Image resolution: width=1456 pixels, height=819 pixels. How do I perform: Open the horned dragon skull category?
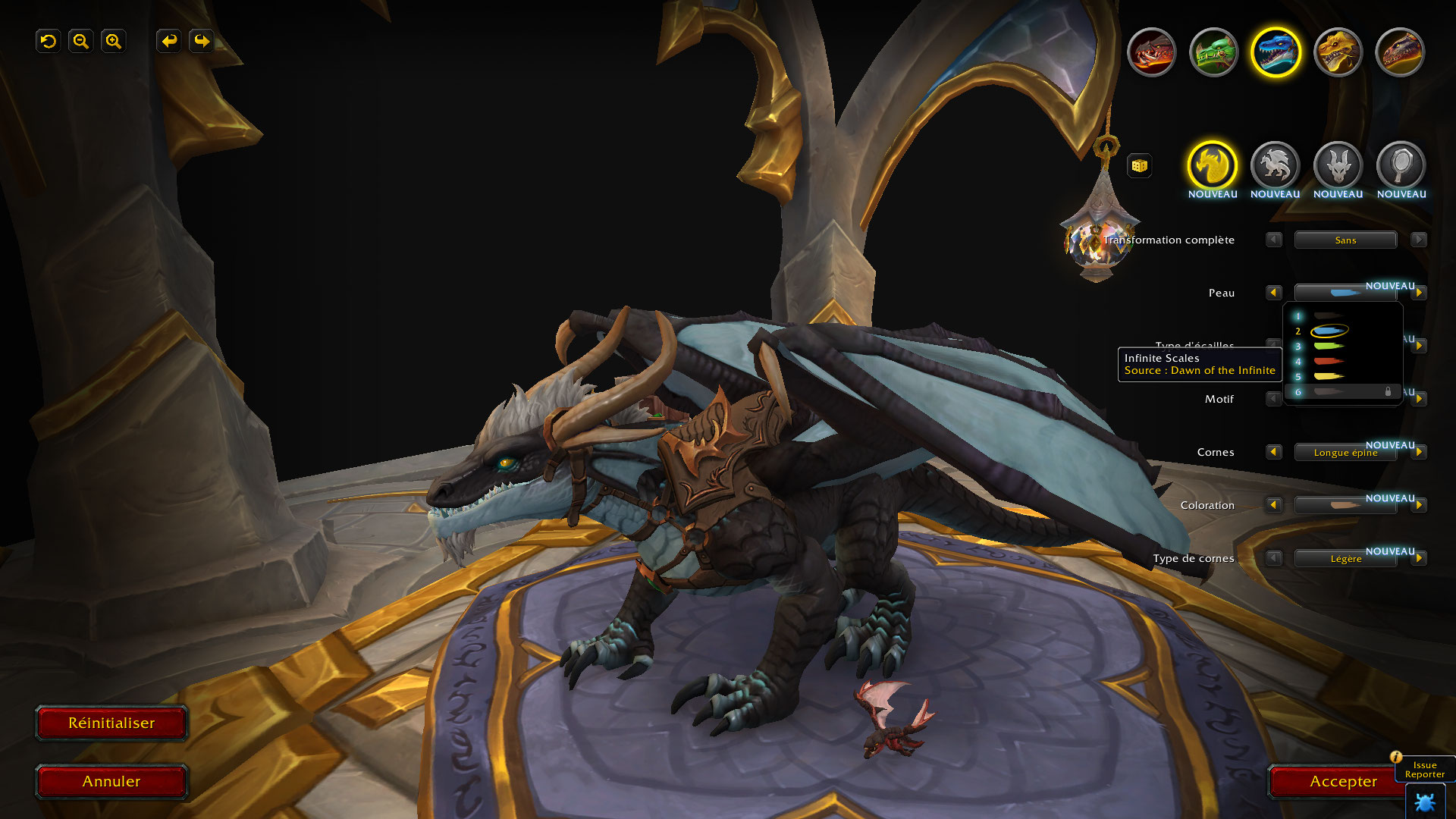click(x=1338, y=165)
